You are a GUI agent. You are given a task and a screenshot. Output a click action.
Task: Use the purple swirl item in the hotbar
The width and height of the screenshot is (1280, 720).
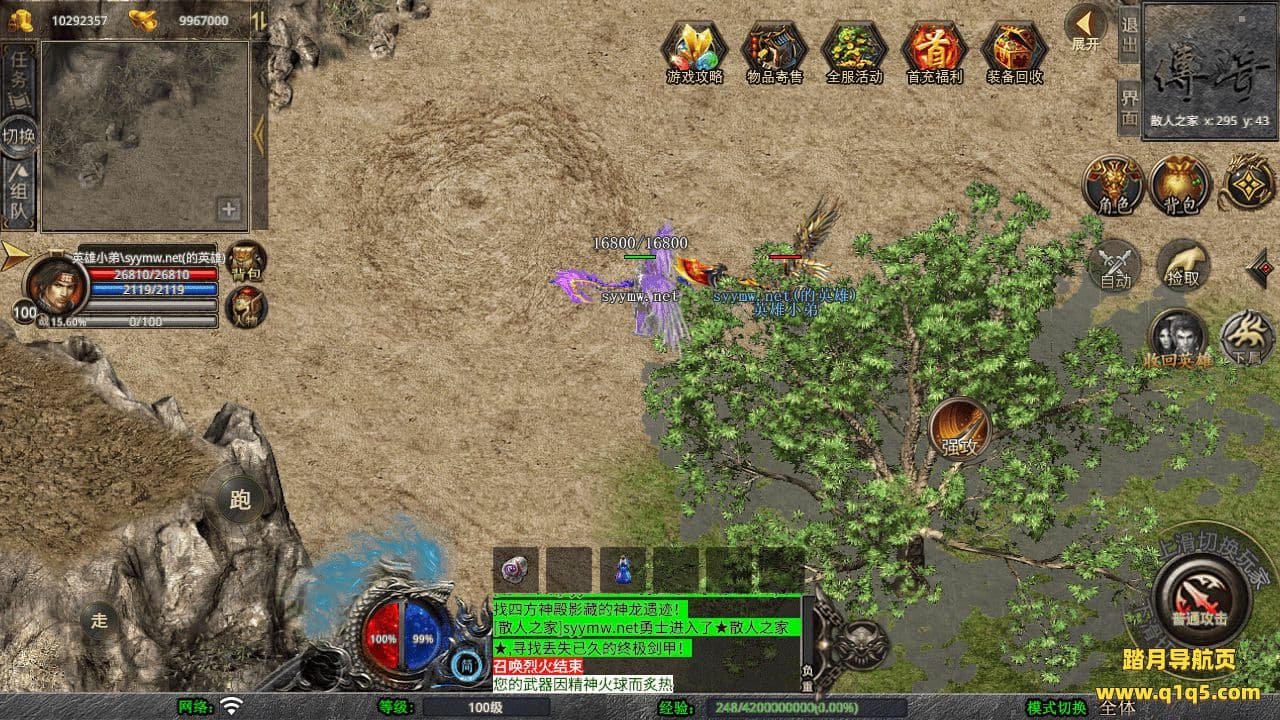515,568
